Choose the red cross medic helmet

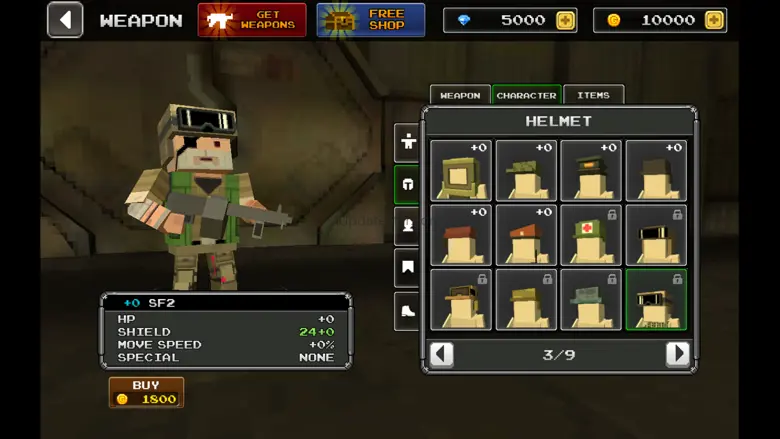pyautogui.click(x=591, y=235)
